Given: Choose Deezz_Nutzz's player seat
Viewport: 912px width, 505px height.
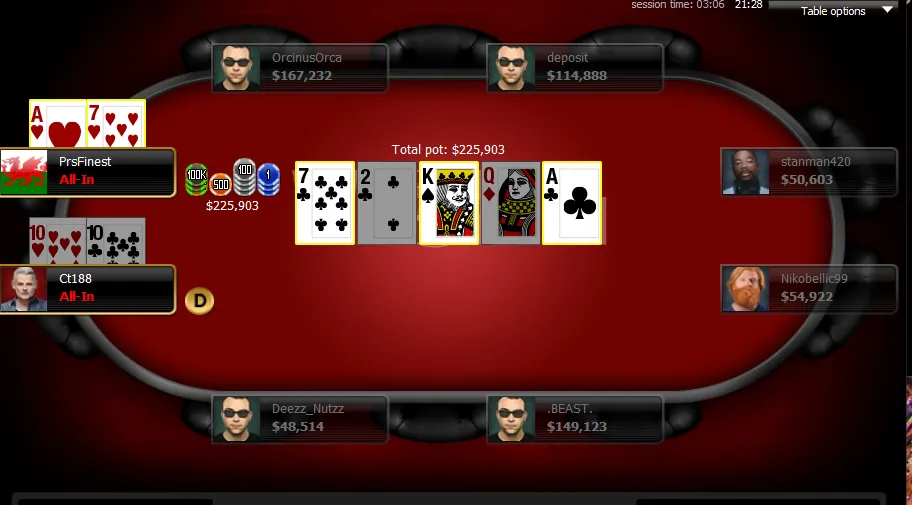Looking at the screenshot, I should 300,418.
